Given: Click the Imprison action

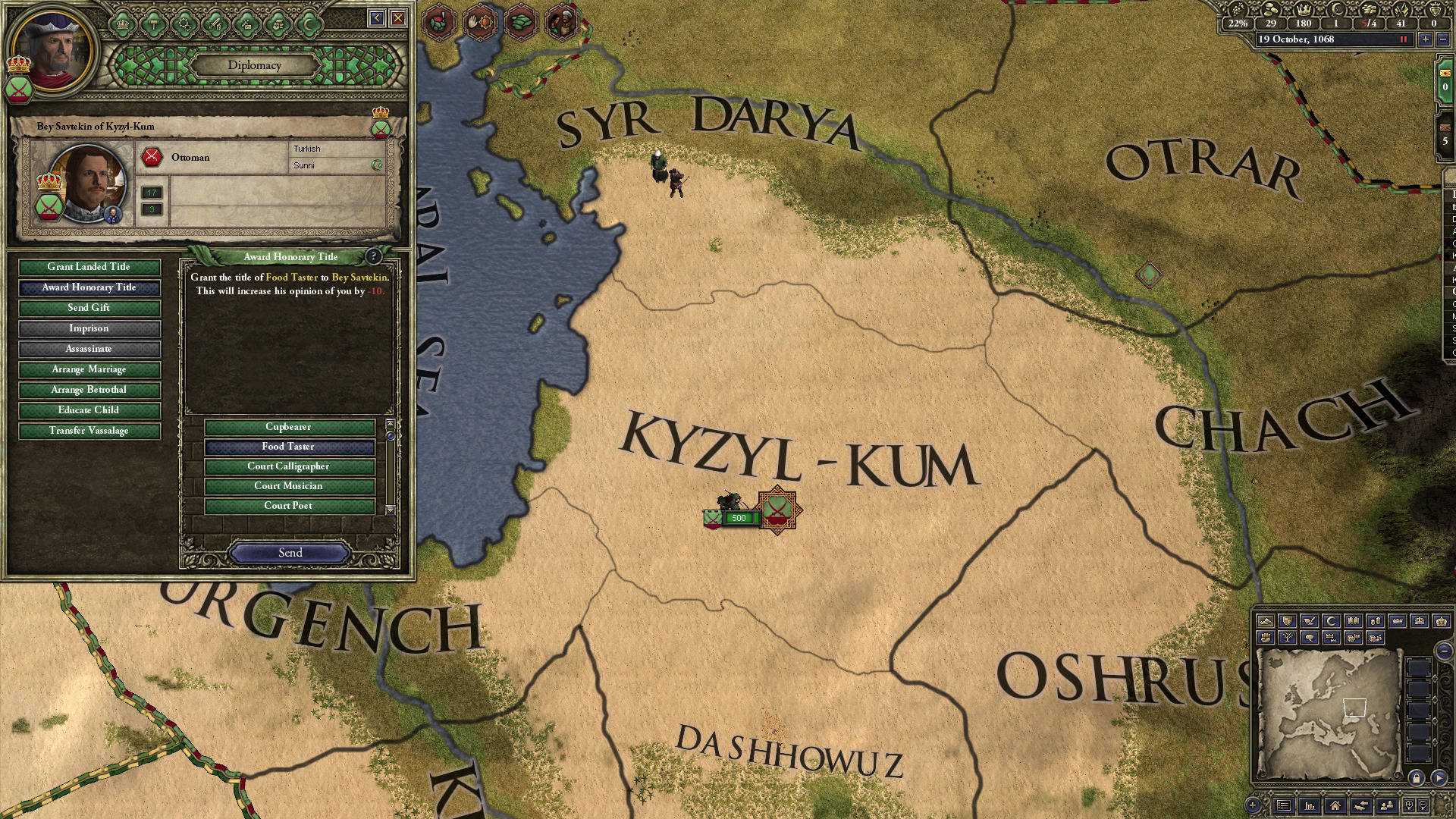Looking at the screenshot, I should click(x=88, y=328).
